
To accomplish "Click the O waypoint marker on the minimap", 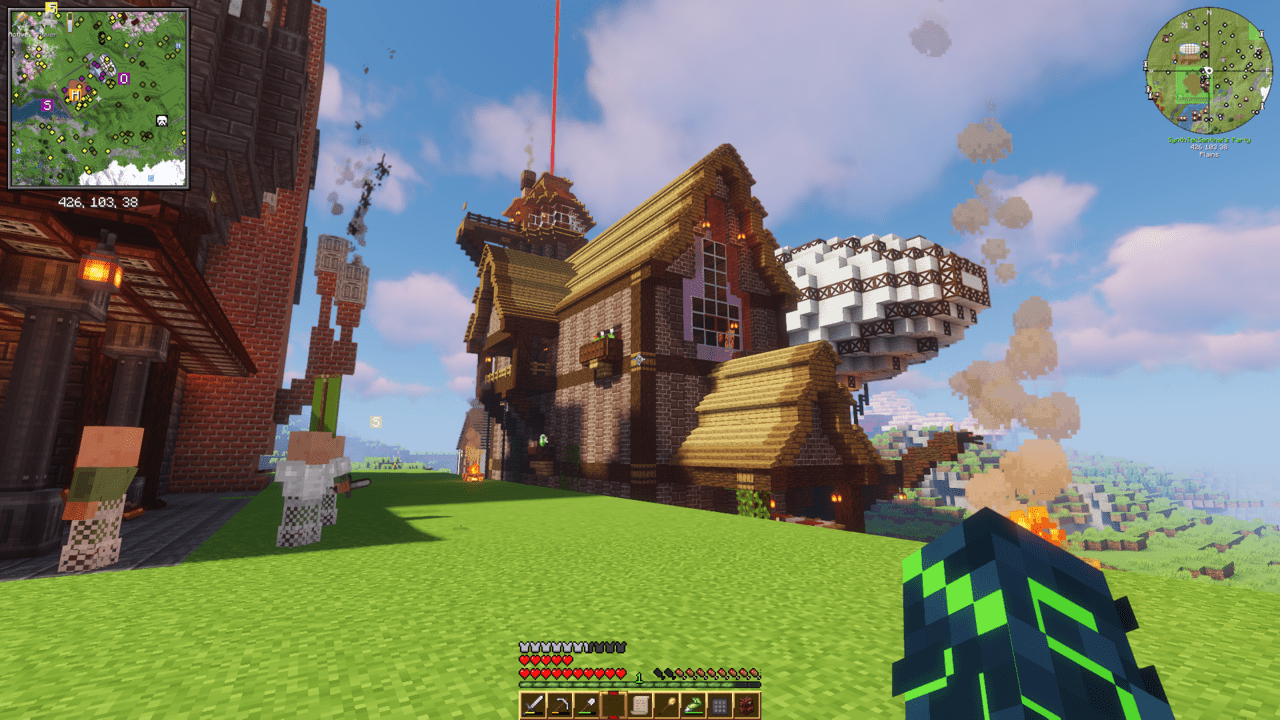I will (122, 78).
